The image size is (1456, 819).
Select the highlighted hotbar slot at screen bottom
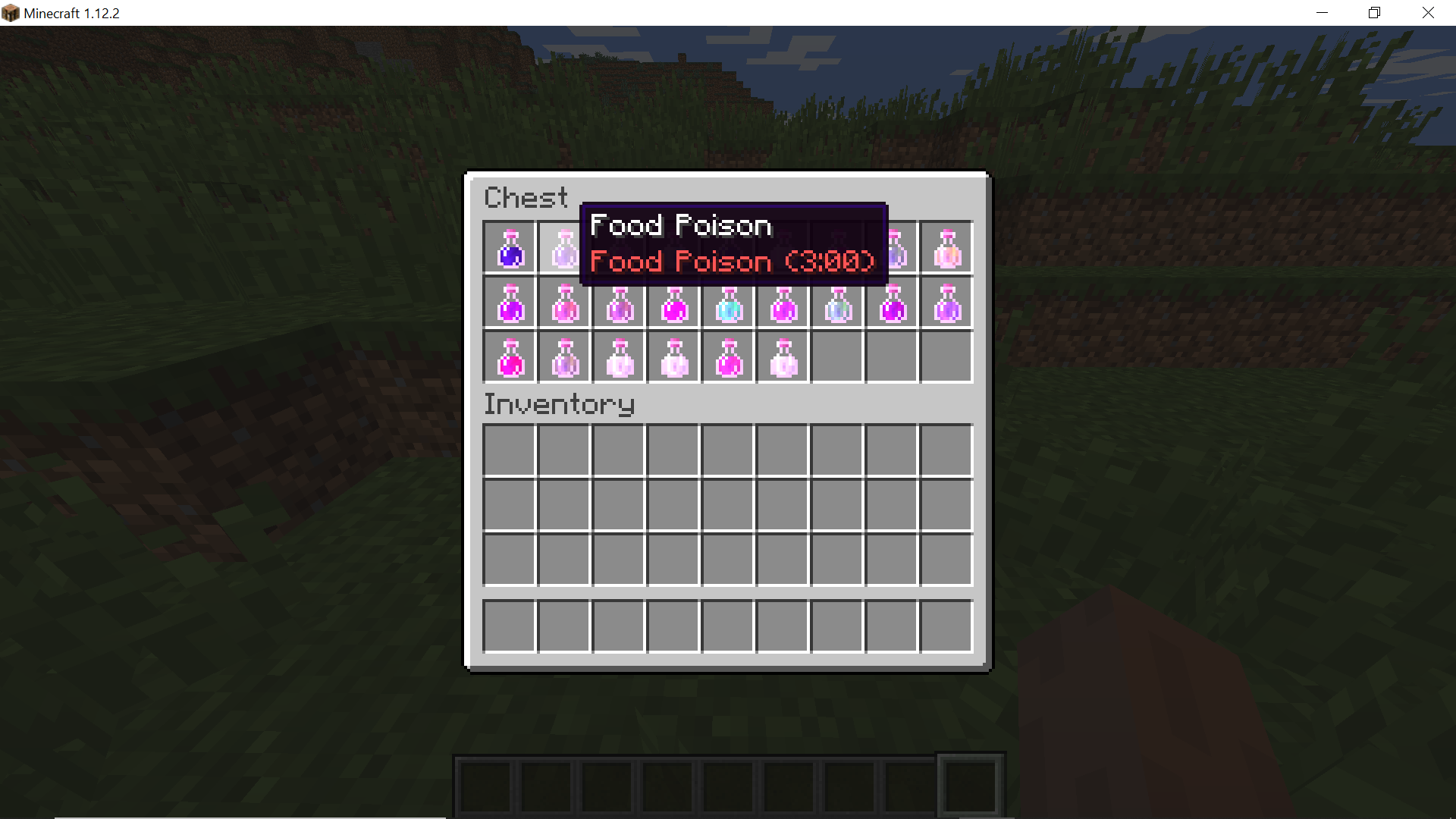click(971, 785)
